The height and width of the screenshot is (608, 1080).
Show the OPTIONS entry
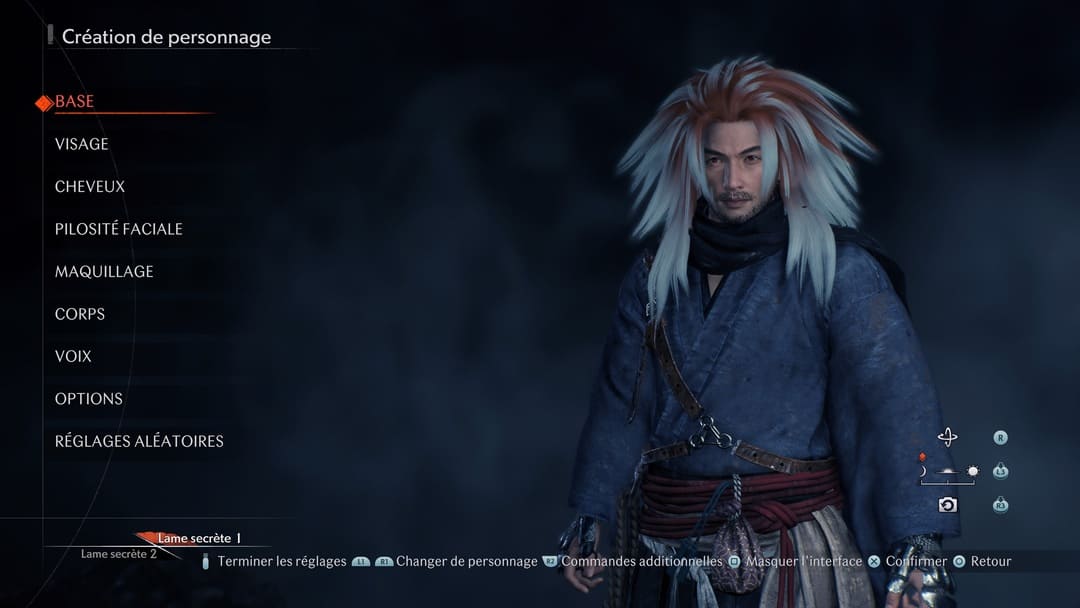pyautogui.click(x=89, y=399)
